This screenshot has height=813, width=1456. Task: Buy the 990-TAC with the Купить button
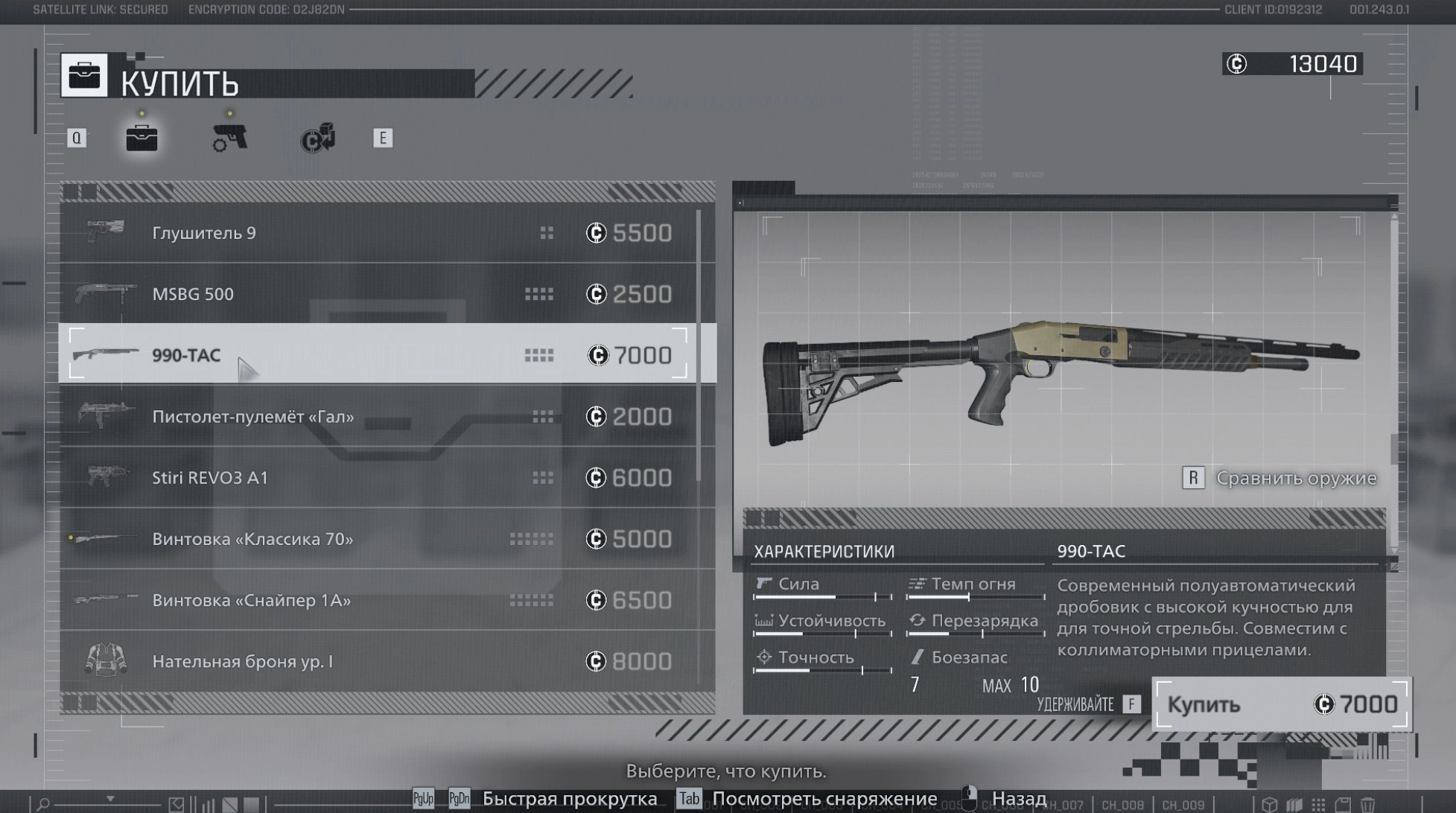(1280, 704)
